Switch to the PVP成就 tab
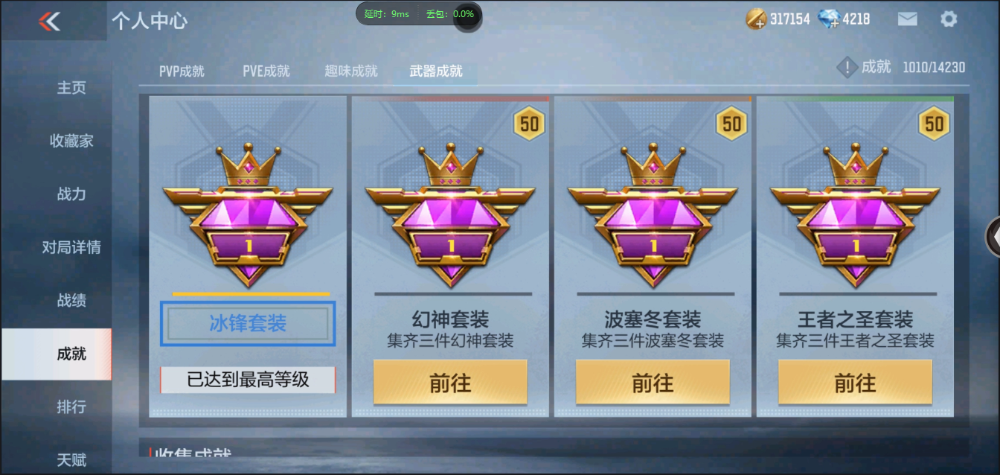The width and height of the screenshot is (1000, 475). [x=182, y=71]
